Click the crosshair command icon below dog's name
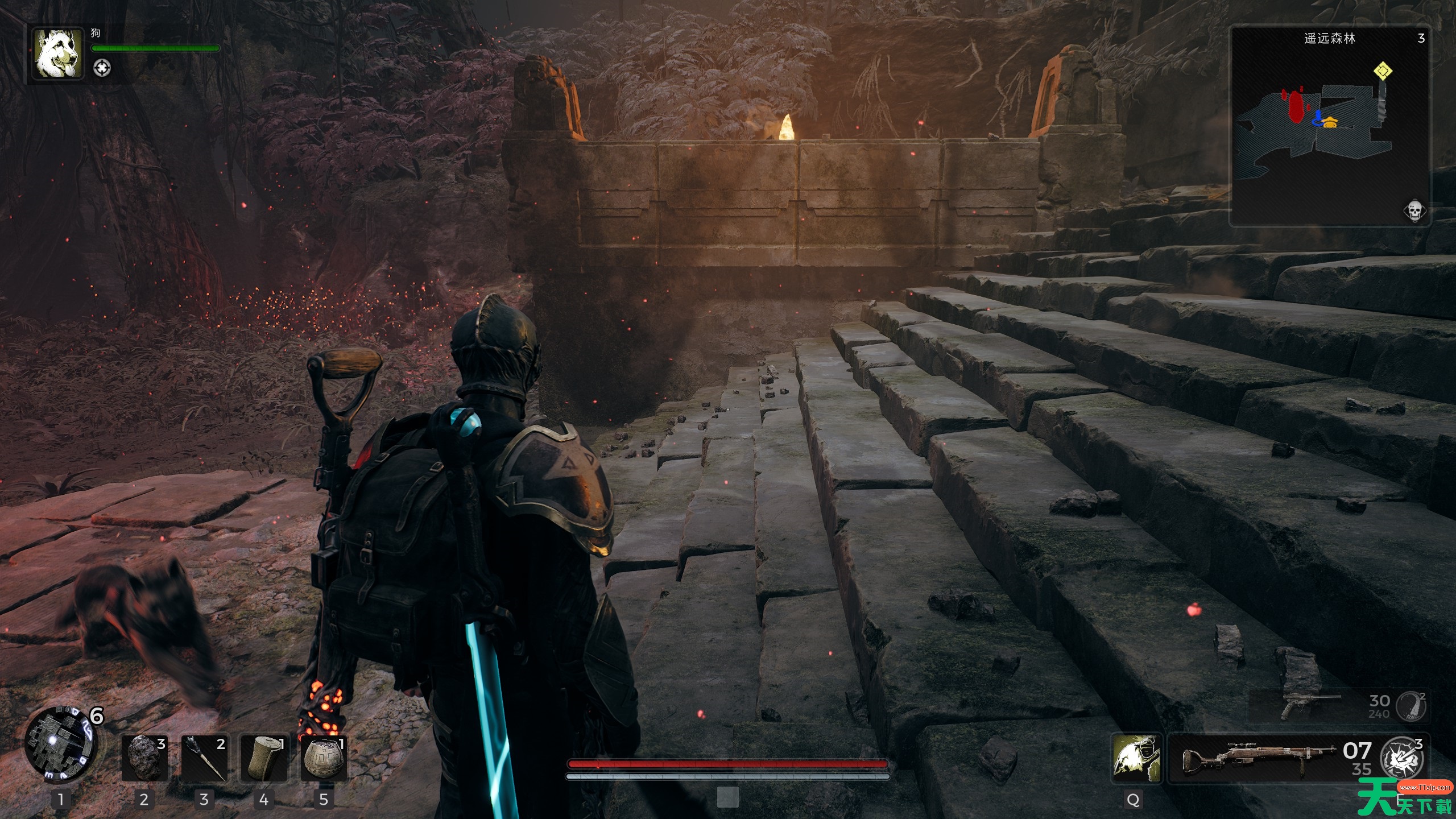Viewport: 1456px width, 819px height. (x=102, y=68)
